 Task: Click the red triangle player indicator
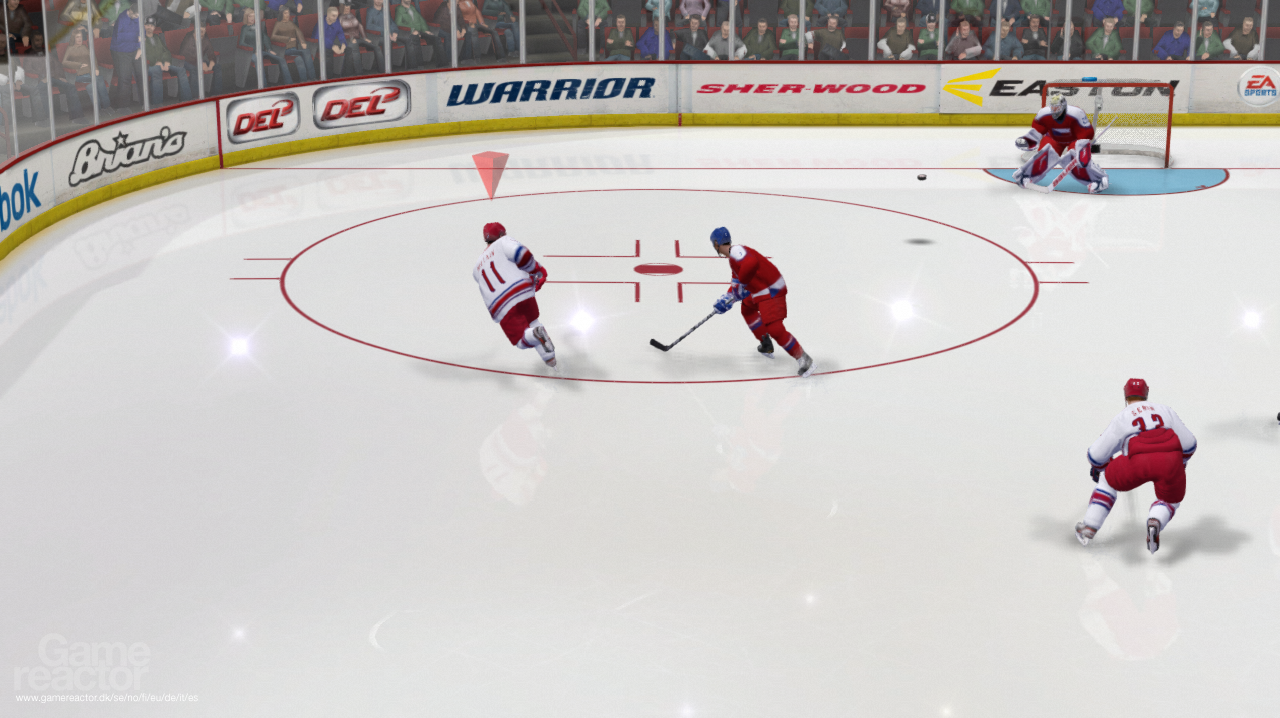490,170
